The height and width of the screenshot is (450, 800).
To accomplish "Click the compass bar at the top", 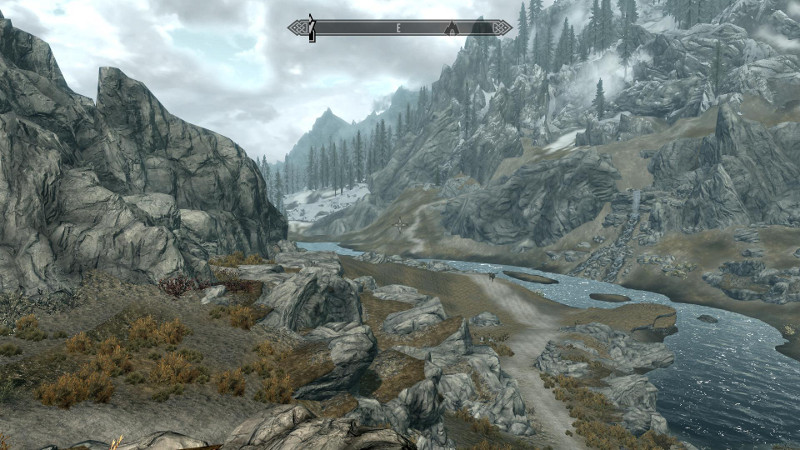I will (399, 28).
